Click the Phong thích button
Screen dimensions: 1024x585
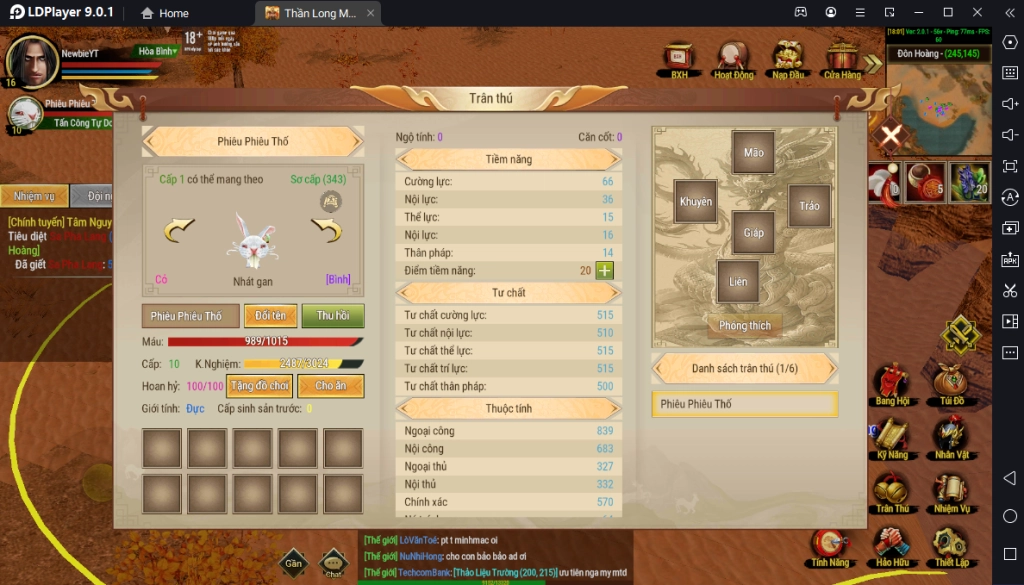(745, 326)
